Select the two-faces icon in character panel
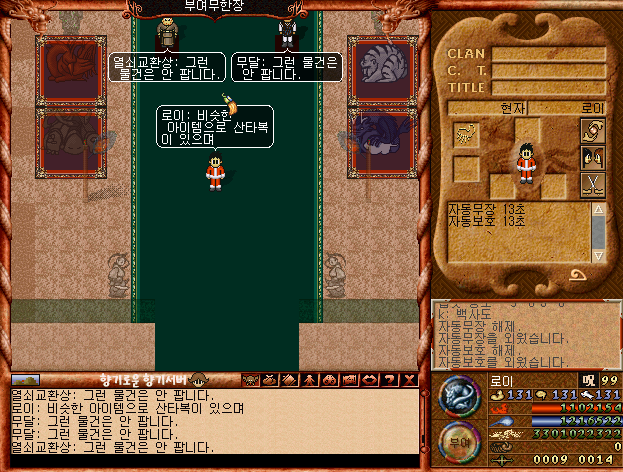The width and height of the screenshot is (623, 472). pyautogui.click(x=593, y=158)
